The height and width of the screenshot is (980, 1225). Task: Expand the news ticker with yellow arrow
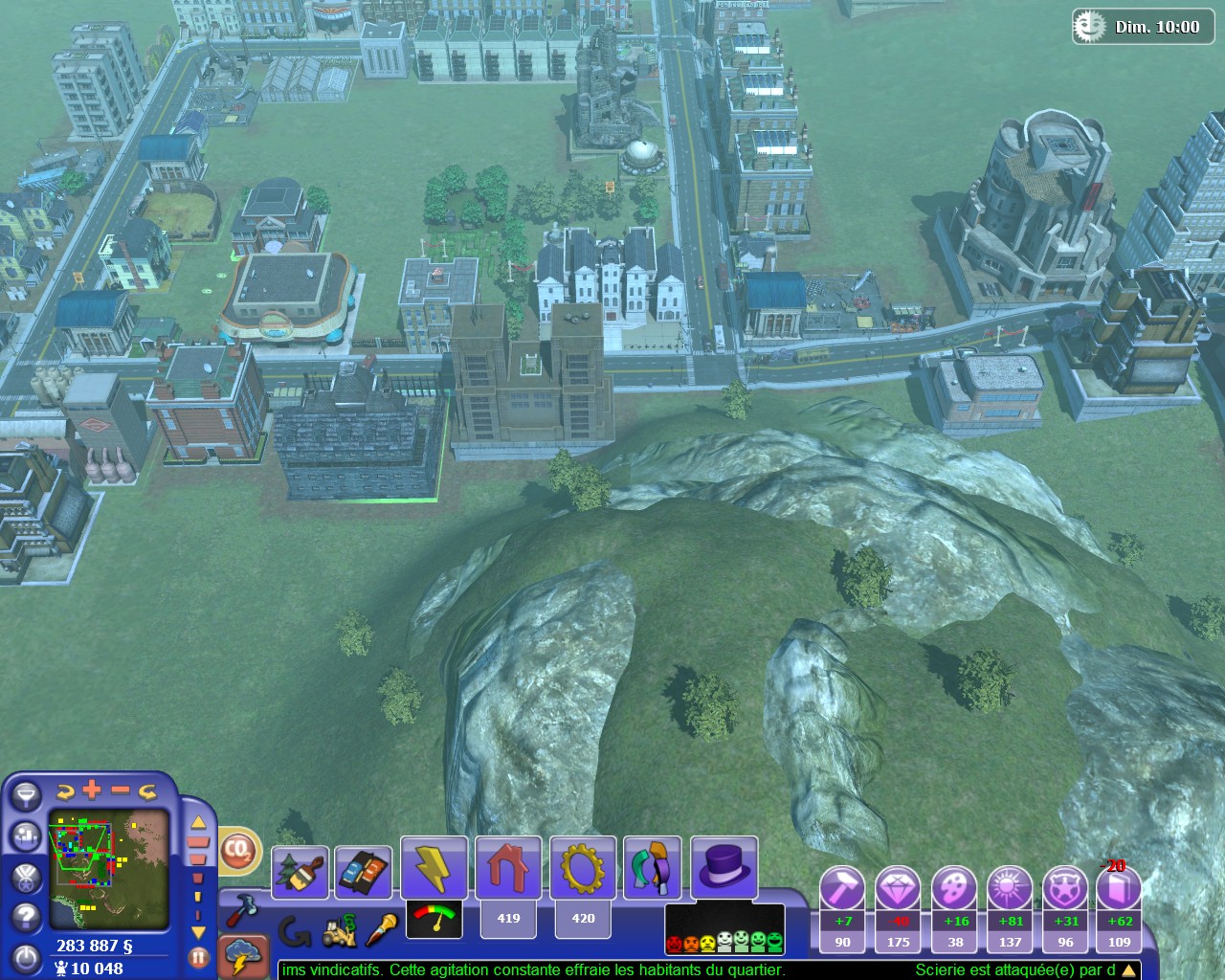(1130, 970)
